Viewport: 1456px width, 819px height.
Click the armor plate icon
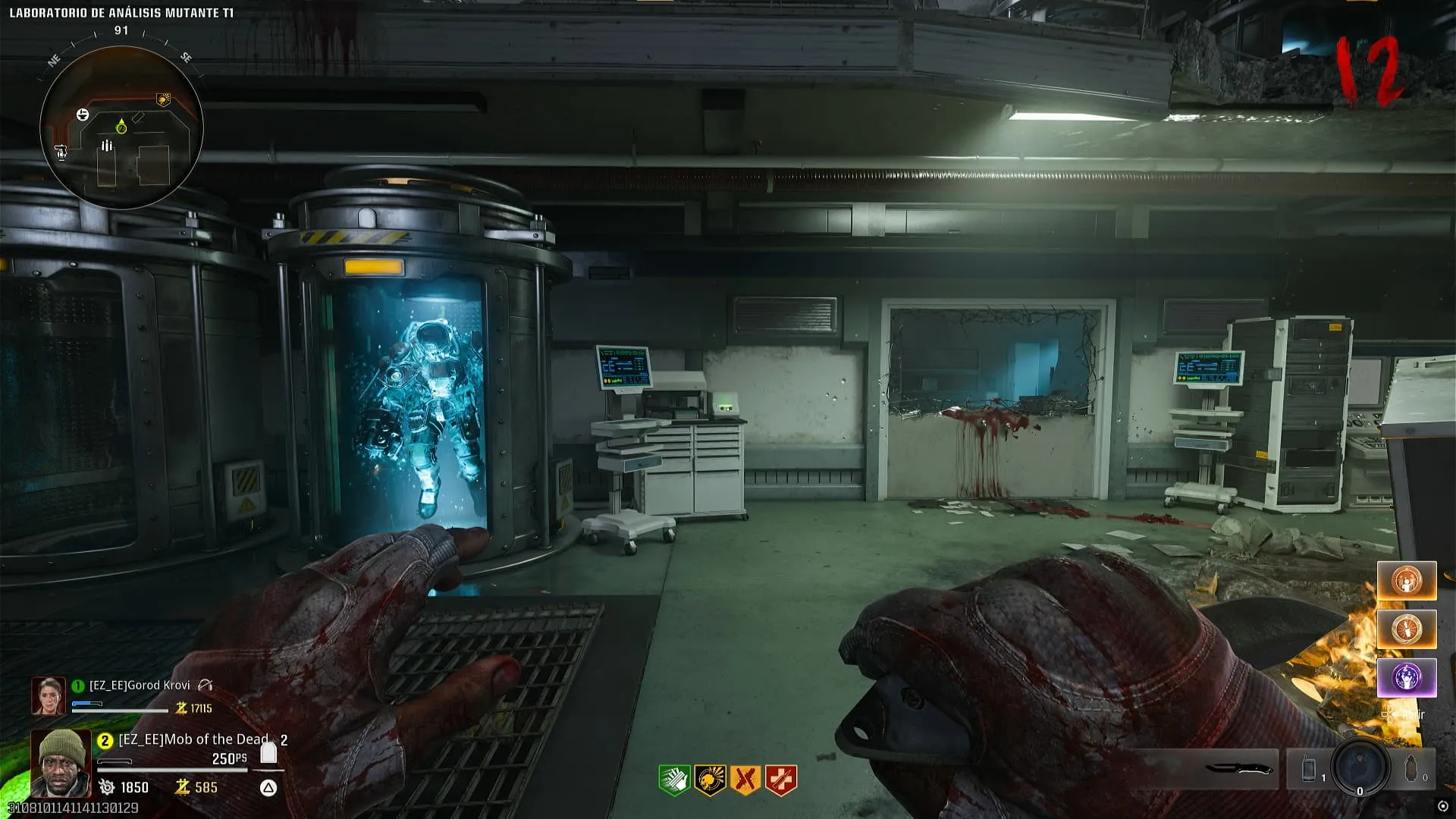click(268, 752)
